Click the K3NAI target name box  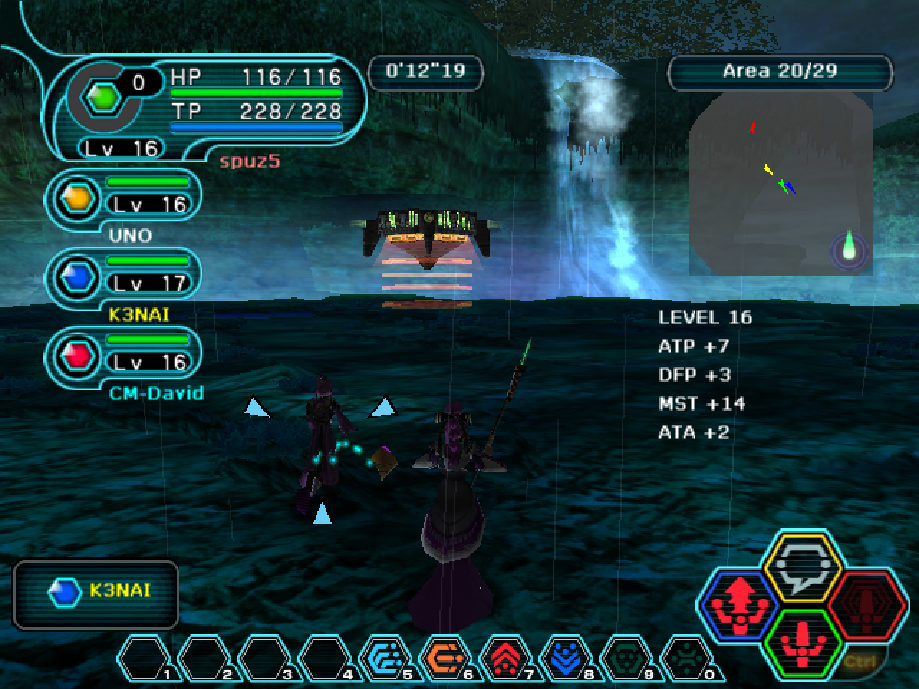pos(96,591)
